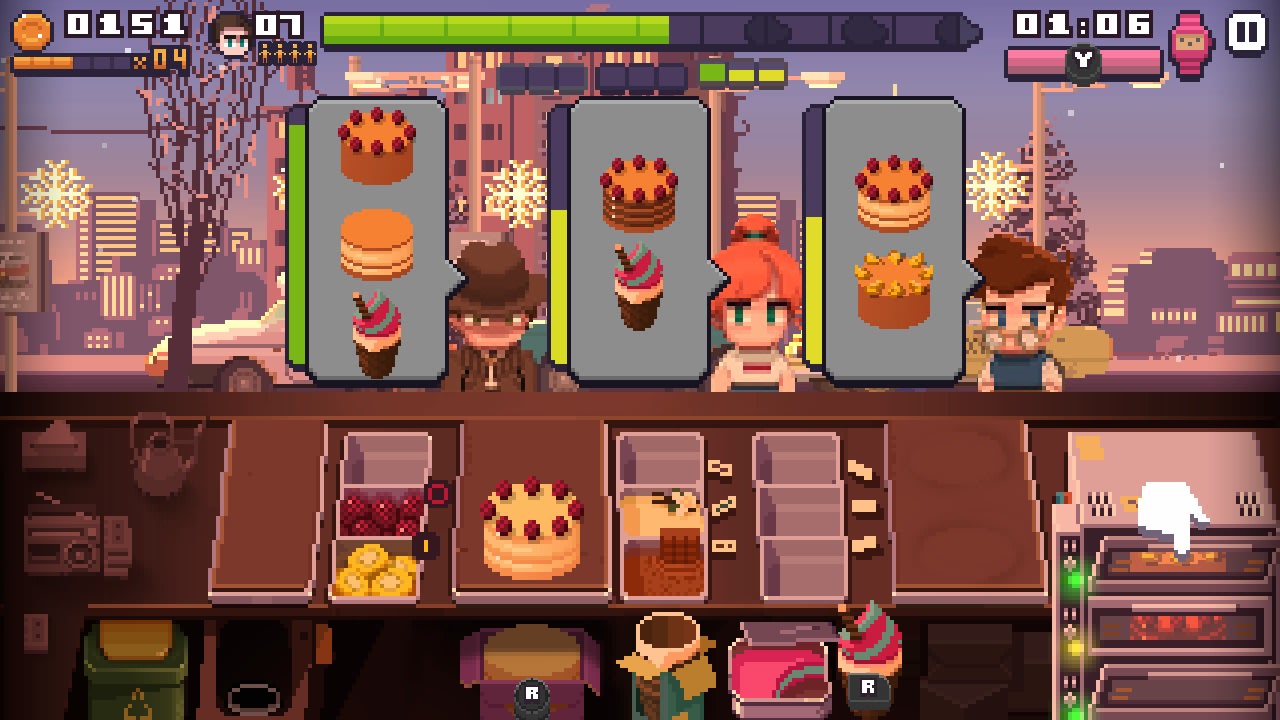Select the strawberry toppings bin
Screen dimensions: 1280x720
[x=380, y=510]
